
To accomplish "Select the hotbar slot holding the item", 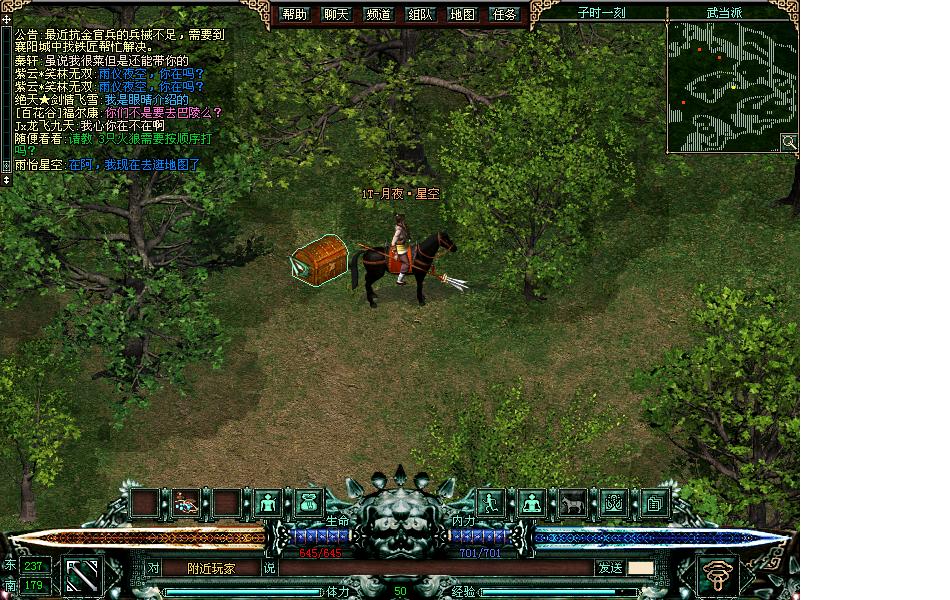I will pos(186,502).
